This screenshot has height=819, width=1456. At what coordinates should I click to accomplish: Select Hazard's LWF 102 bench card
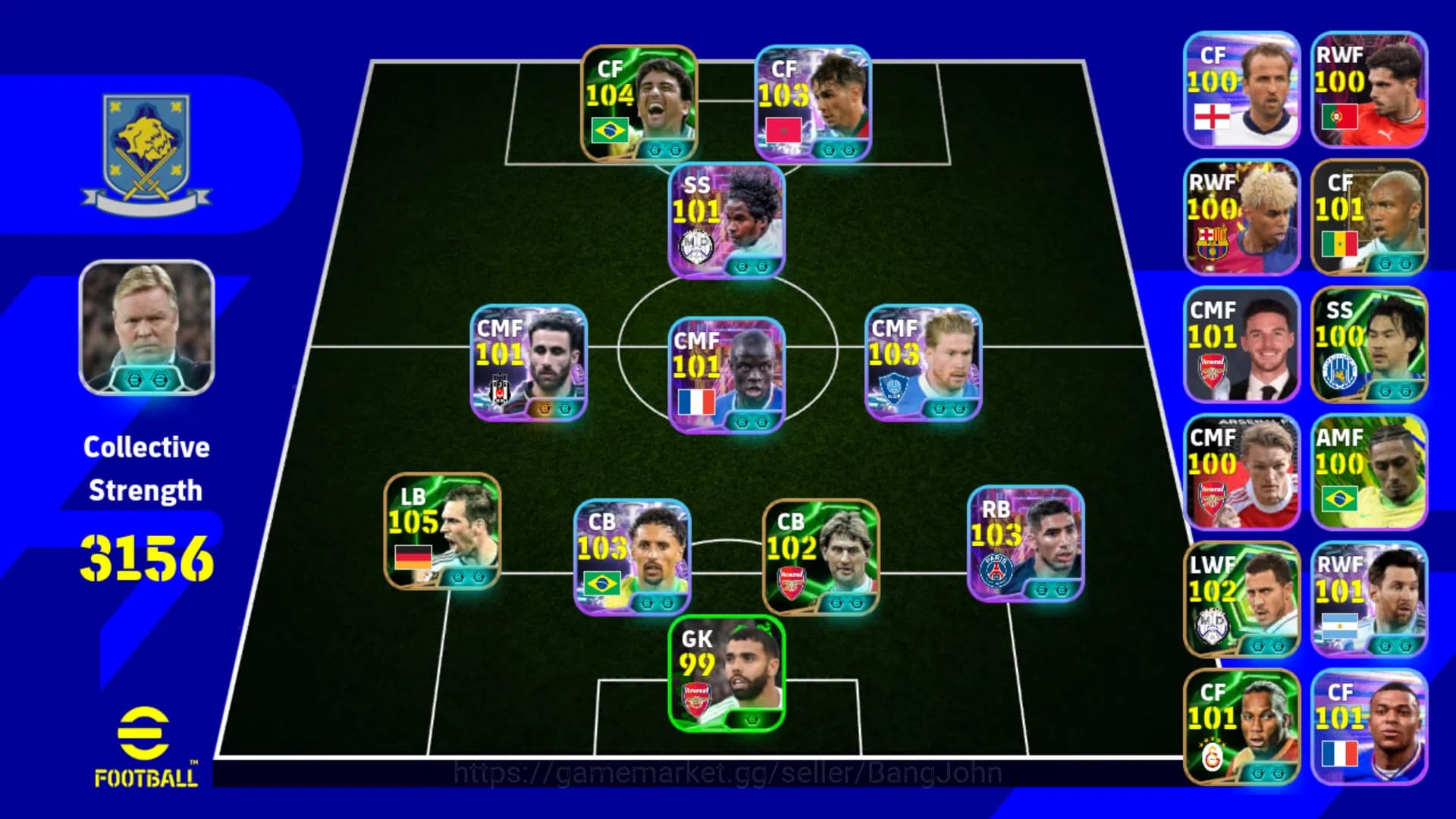point(1242,599)
